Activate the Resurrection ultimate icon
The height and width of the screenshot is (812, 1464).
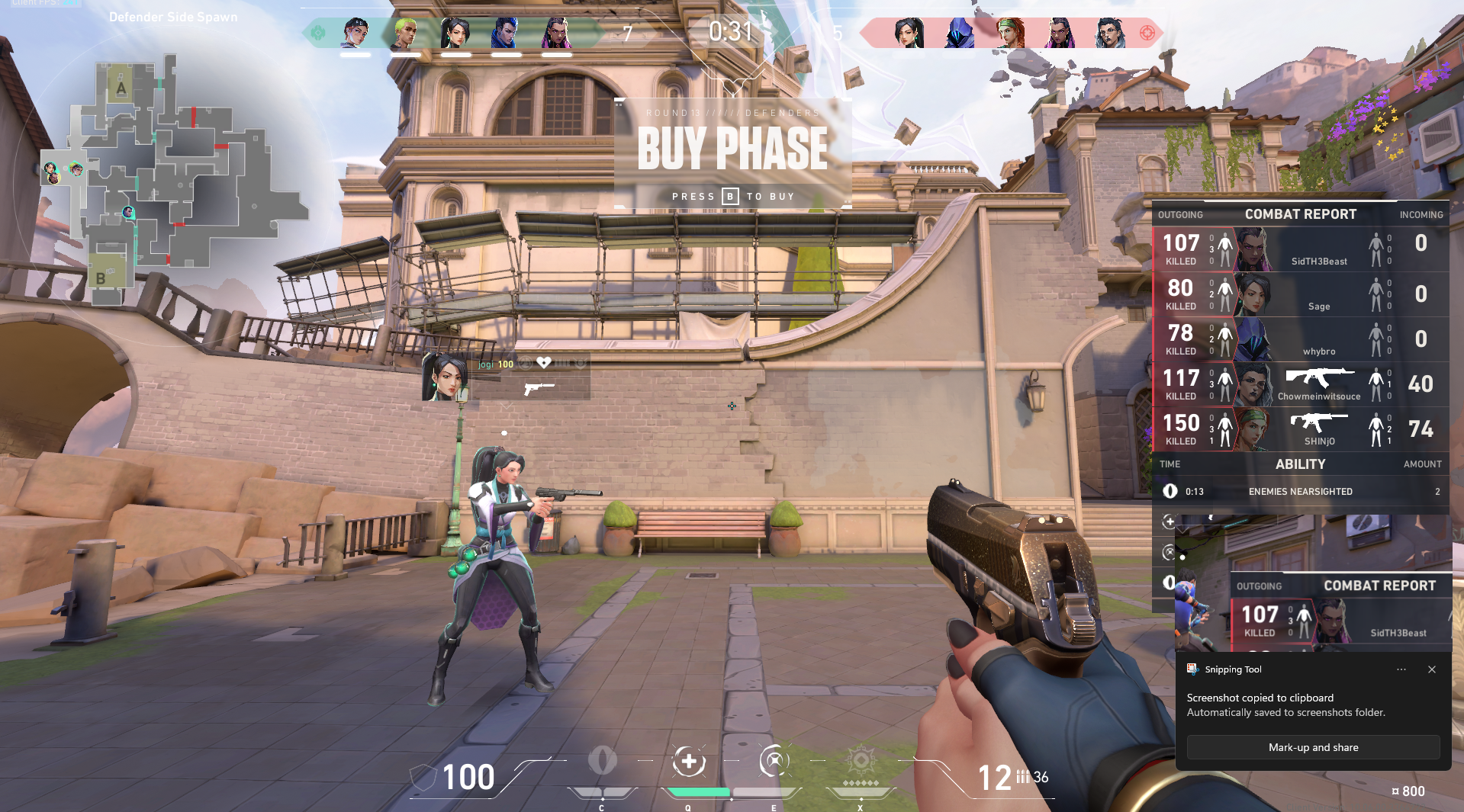tap(861, 762)
